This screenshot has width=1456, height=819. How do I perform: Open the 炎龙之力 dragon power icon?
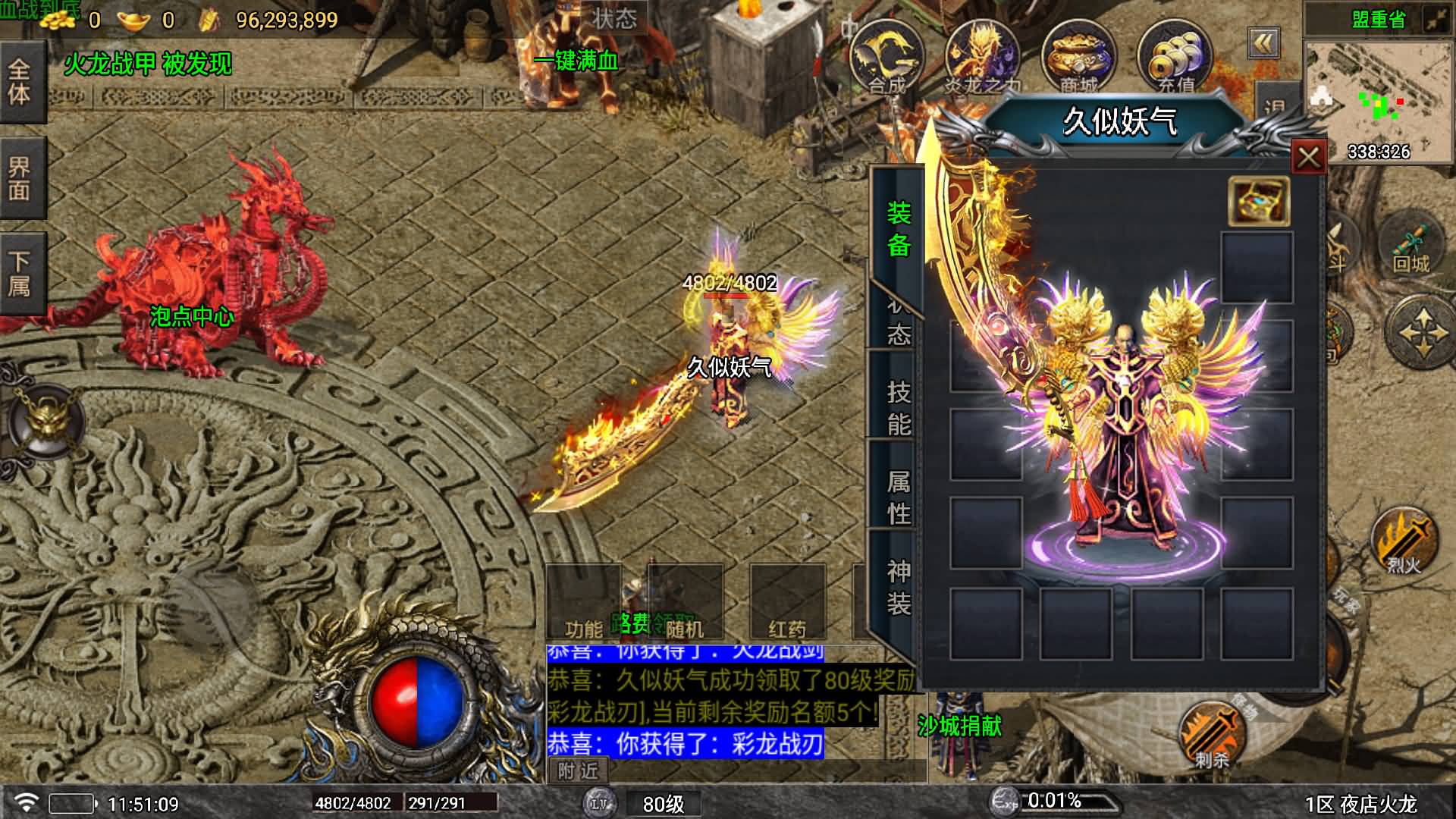click(982, 58)
